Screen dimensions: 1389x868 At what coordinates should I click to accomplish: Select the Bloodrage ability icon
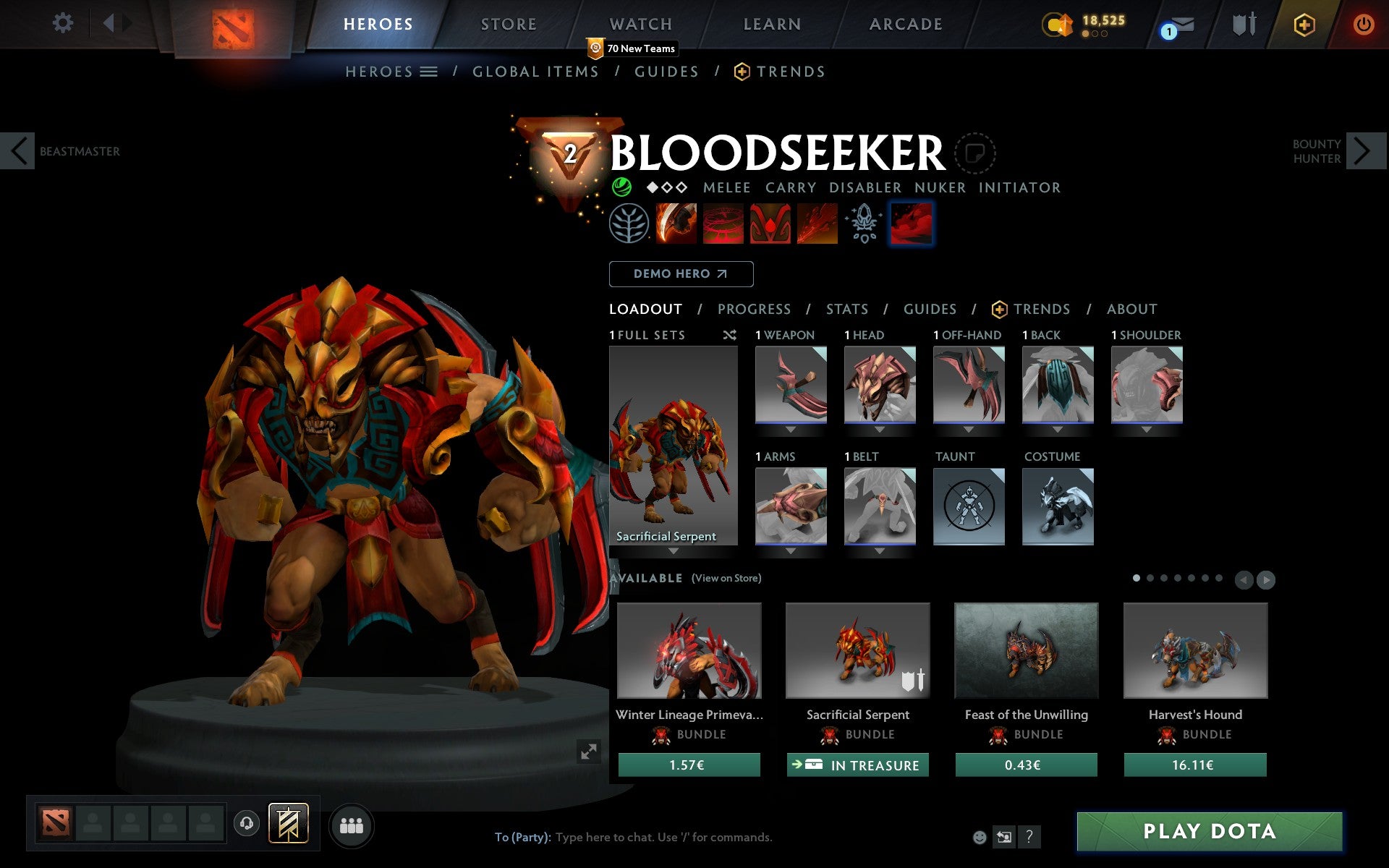pyautogui.click(x=676, y=224)
